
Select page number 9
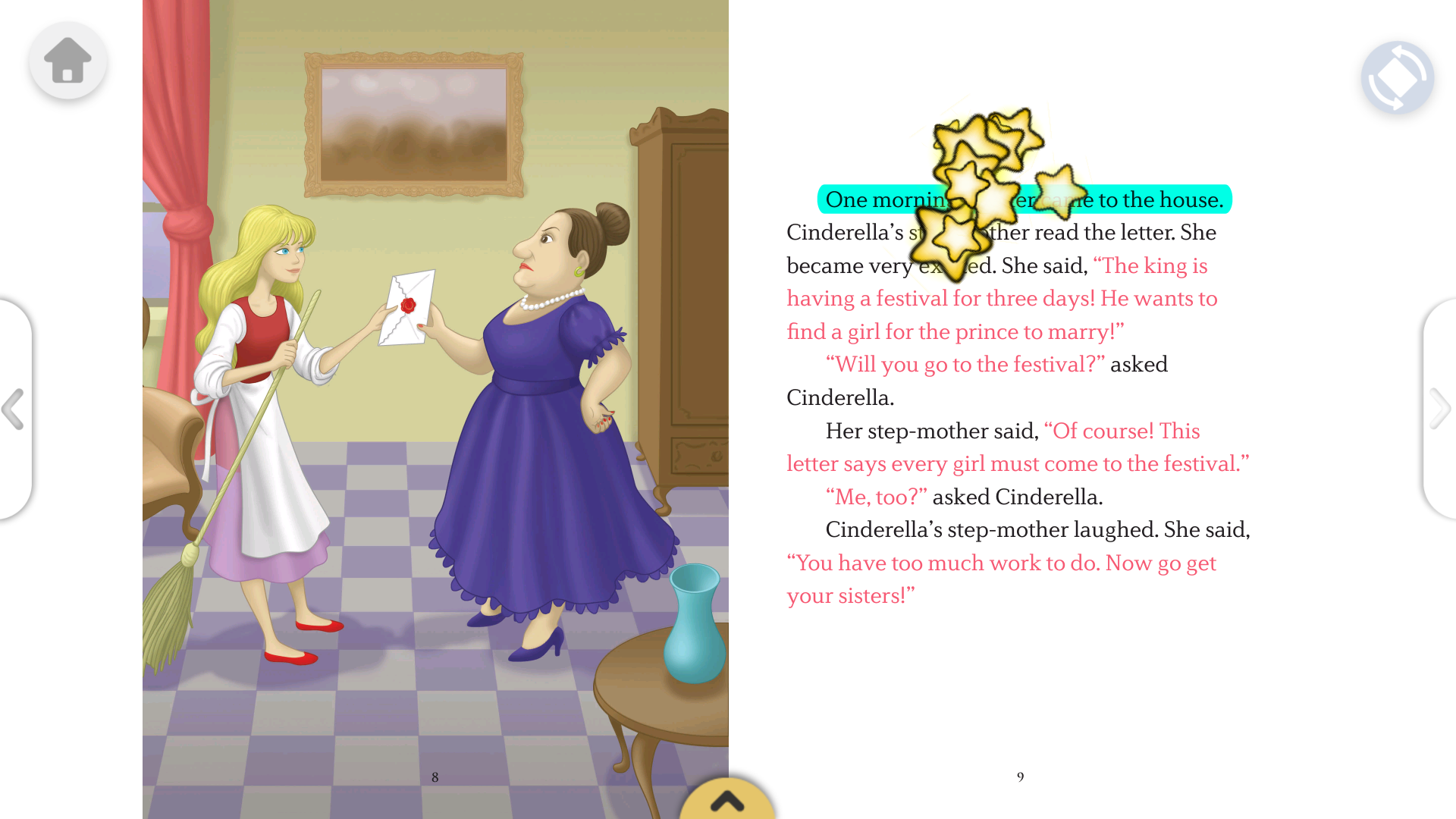coord(1020,776)
